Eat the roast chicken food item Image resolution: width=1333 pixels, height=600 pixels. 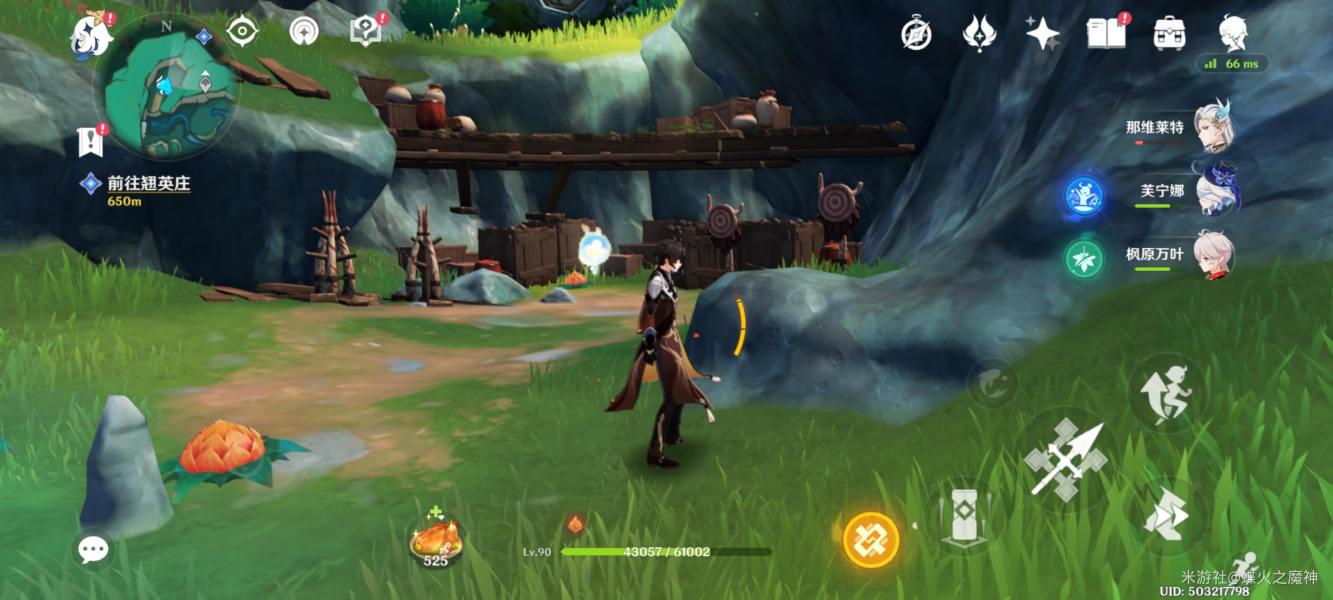[x=436, y=540]
